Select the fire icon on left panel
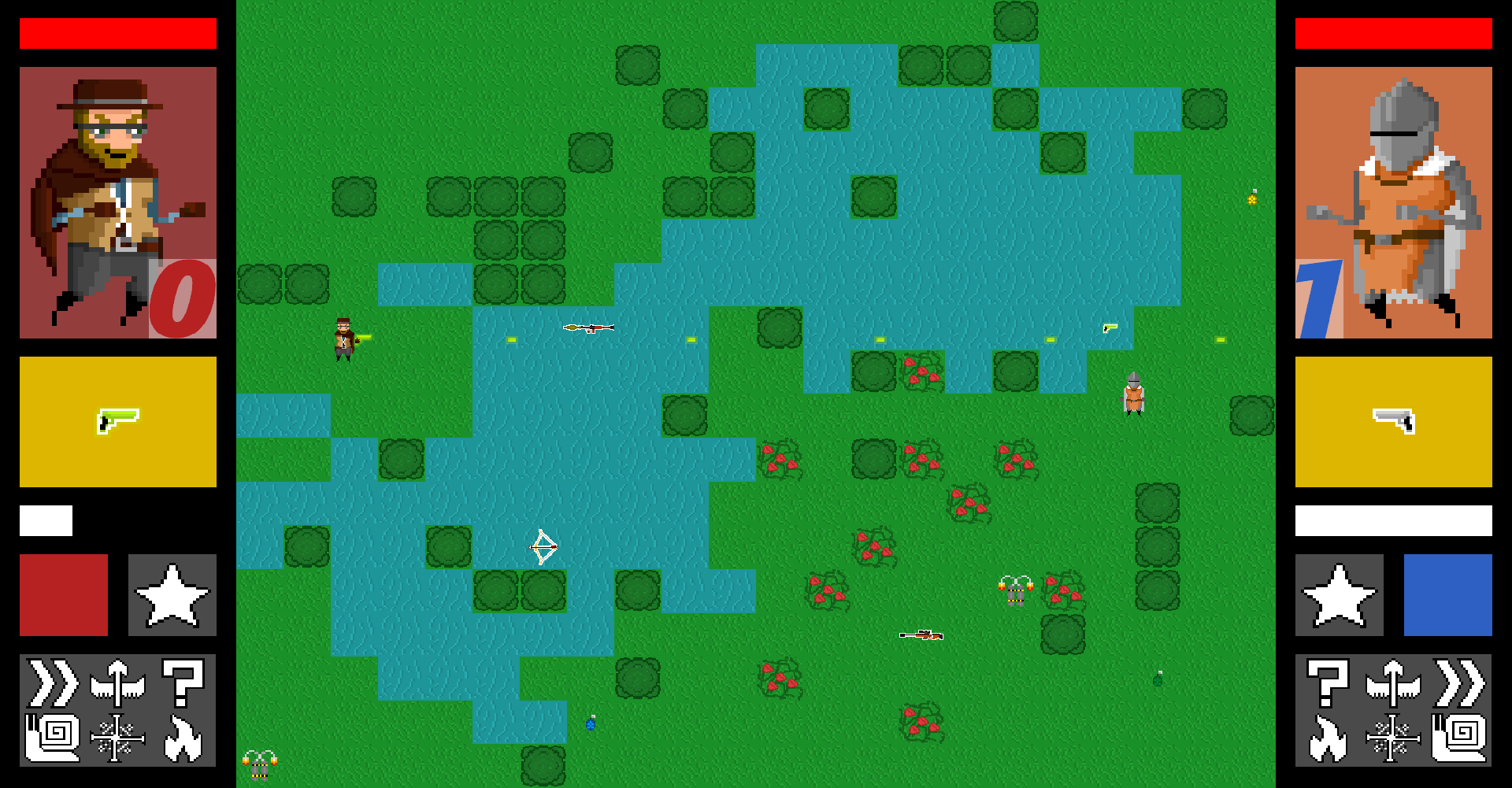This screenshot has width=1512, height=788. tap(184, 738)
